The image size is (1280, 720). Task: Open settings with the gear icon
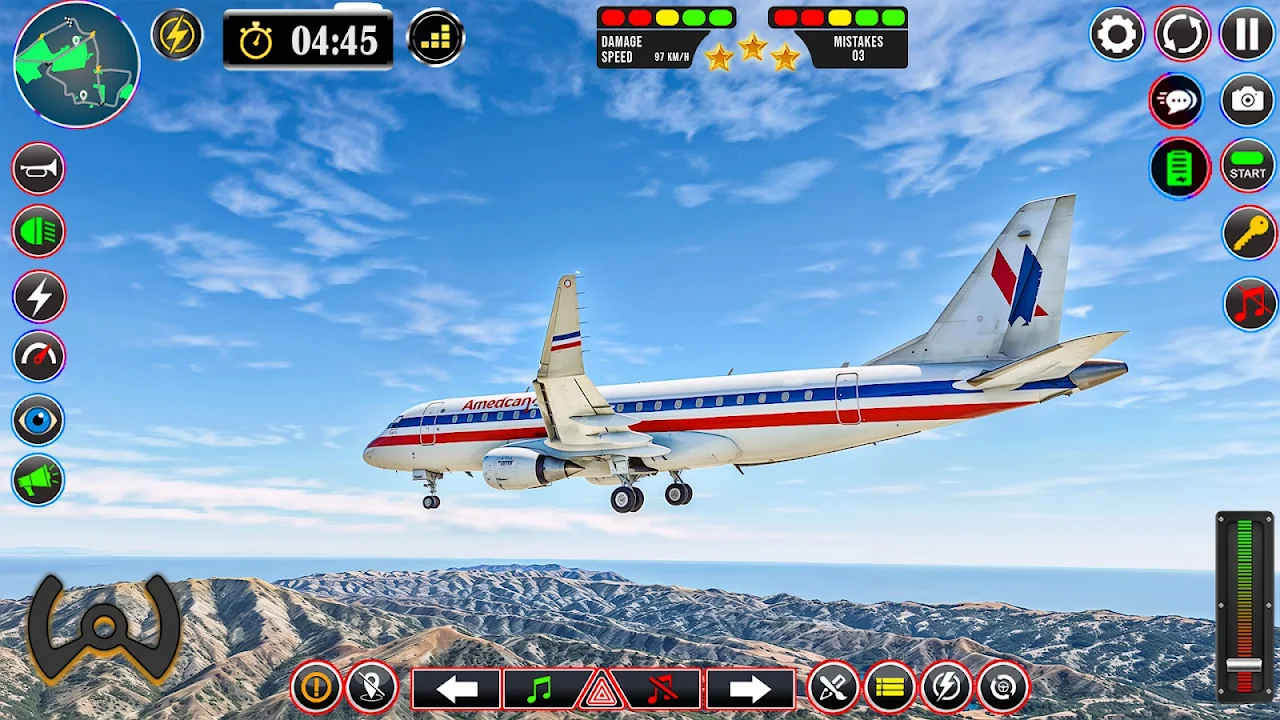click(x=1116, y=35)
